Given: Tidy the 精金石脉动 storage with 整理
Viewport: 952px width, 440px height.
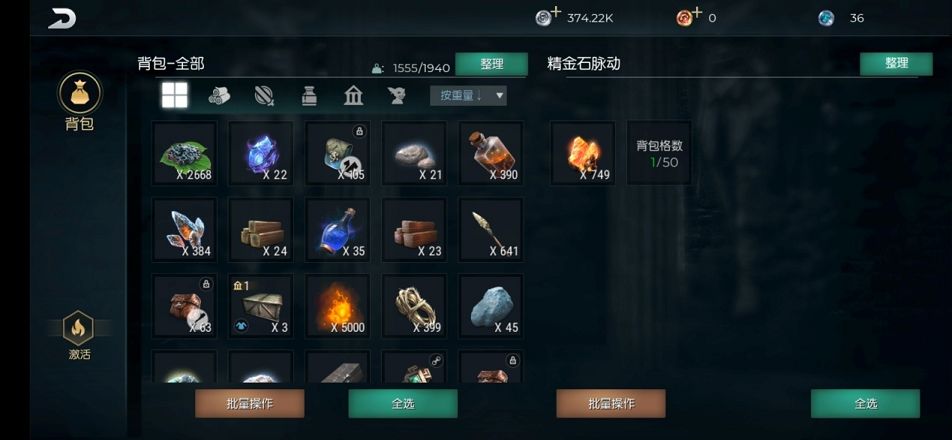Looking at the screenshot, I should tap(896, 63).
